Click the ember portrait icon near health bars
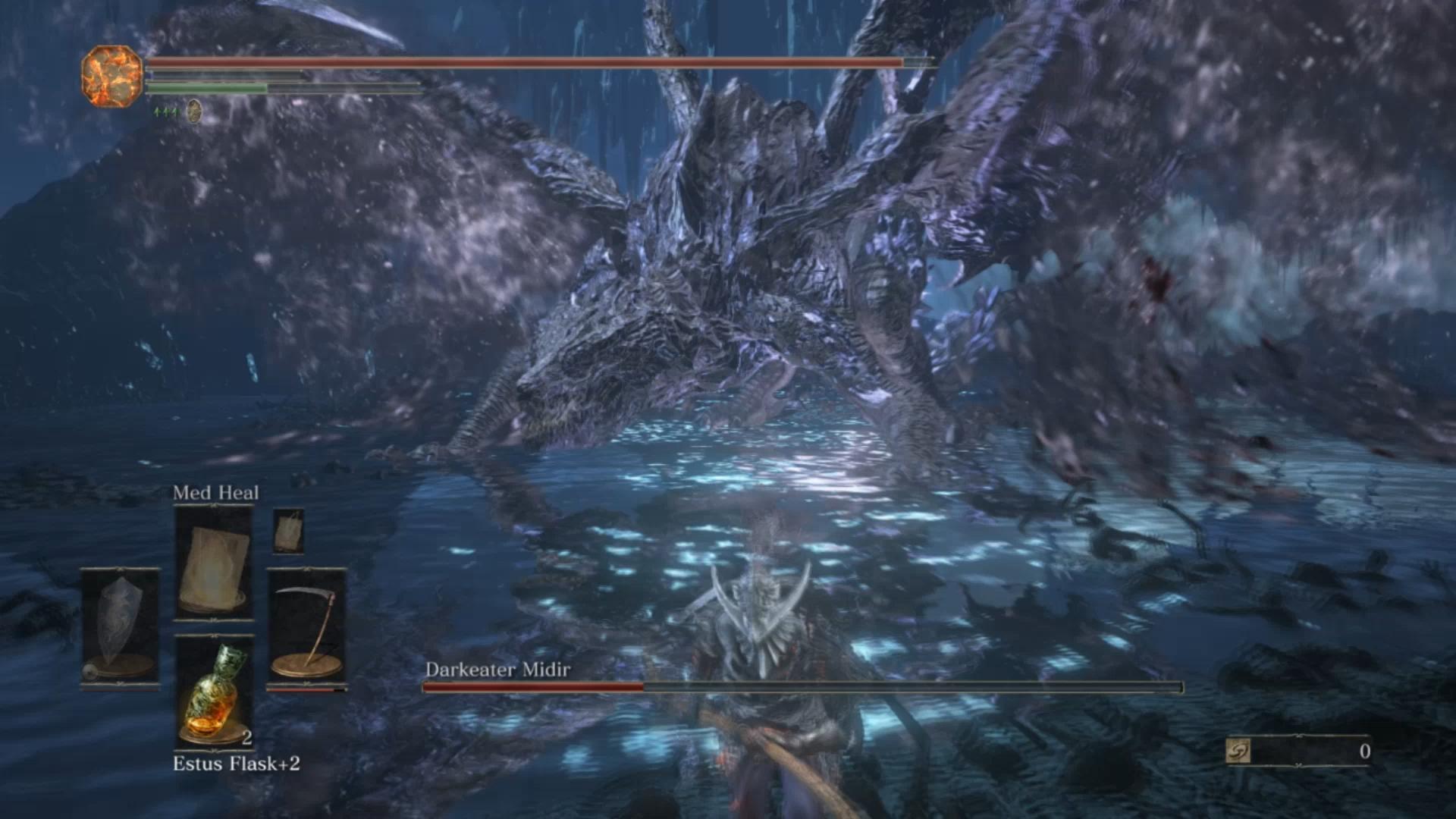This screenshot has width=1456, height=819. tap(112, 78)
